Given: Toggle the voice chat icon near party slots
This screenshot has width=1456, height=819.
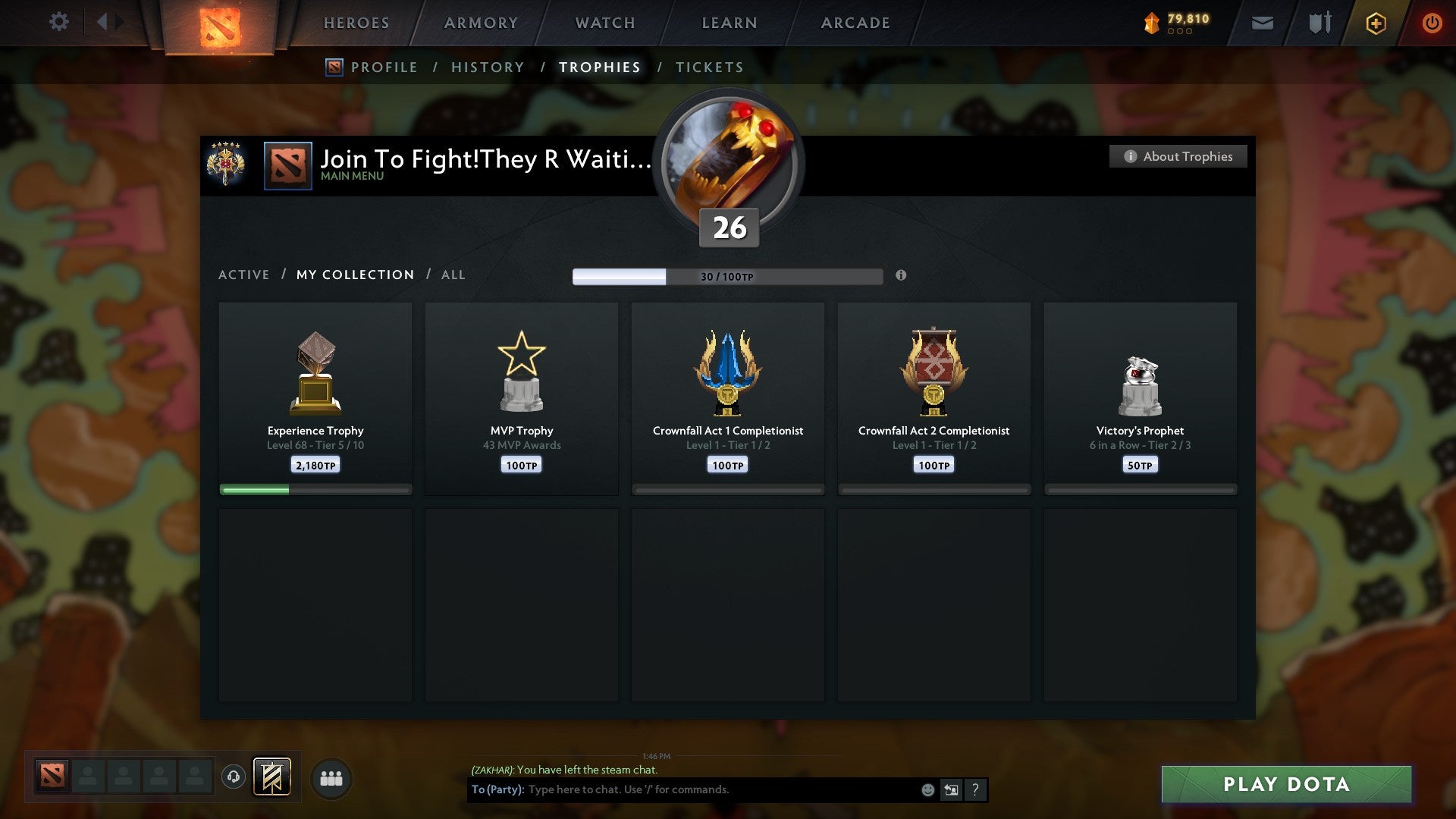Looking at the screenshot, I should pos(234,777).
